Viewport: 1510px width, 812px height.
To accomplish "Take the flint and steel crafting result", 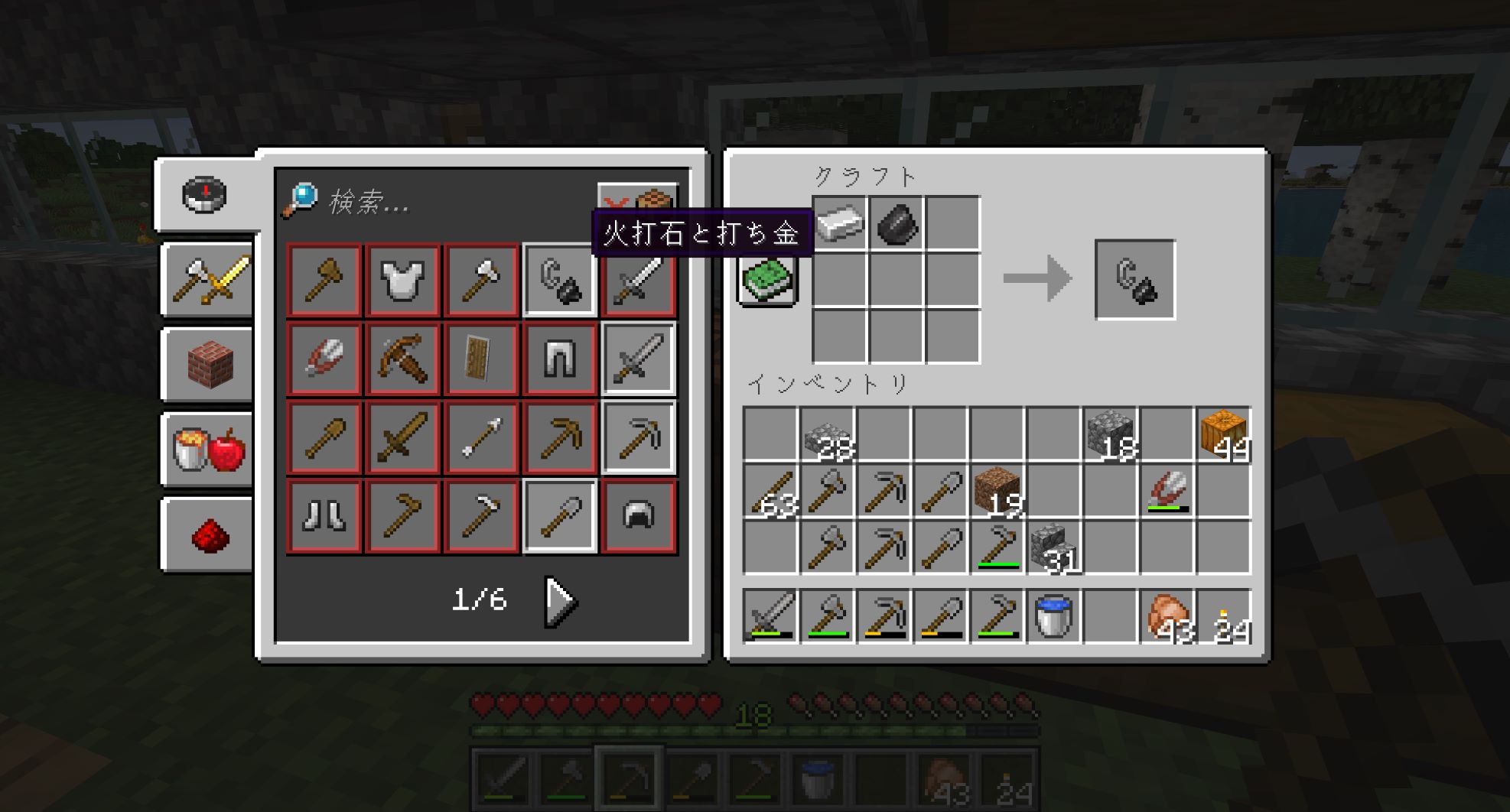I will 1134,280.
